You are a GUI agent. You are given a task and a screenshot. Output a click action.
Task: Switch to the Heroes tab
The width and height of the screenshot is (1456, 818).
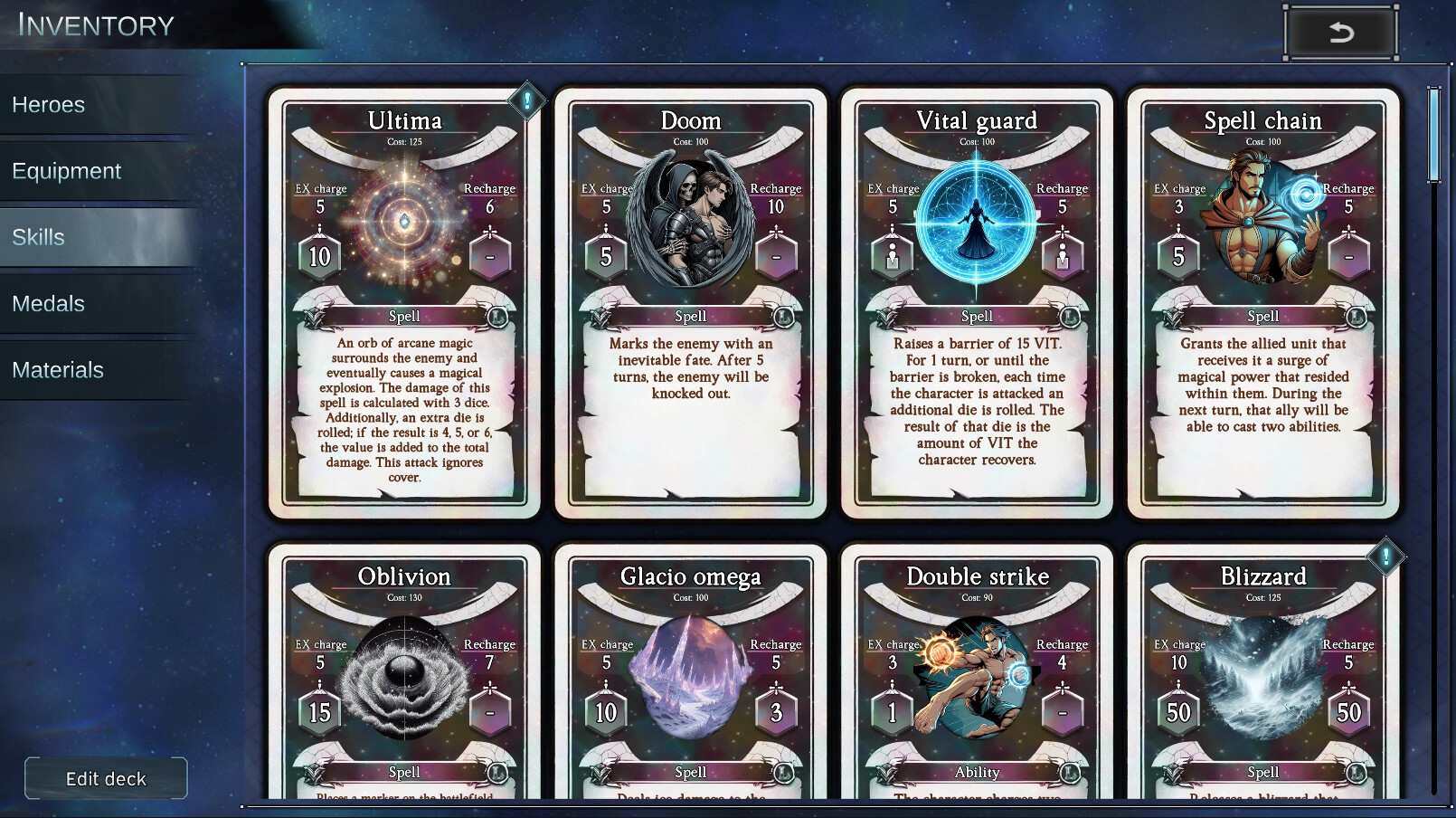click(48, 104)
